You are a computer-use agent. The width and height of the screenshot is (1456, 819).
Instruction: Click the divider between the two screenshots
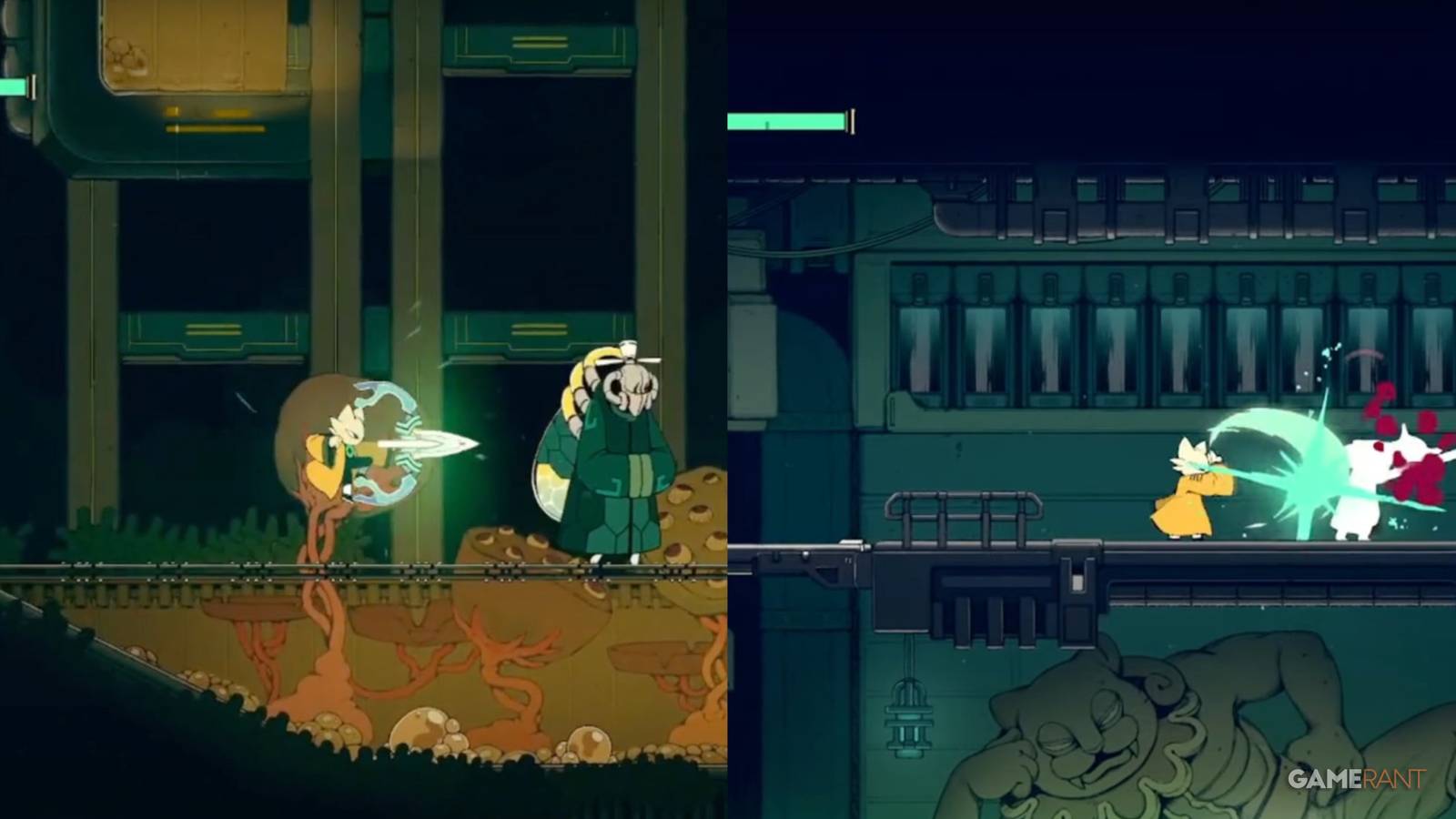click(x=726, y=409)
